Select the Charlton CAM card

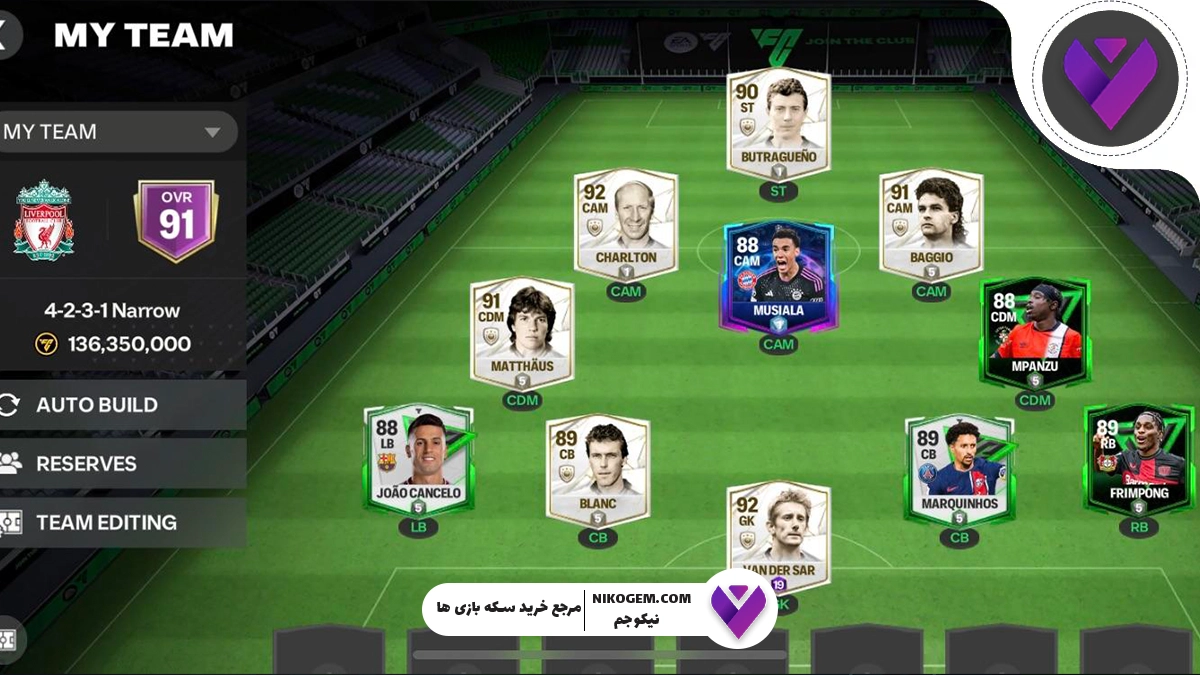[x=626, y=224]
